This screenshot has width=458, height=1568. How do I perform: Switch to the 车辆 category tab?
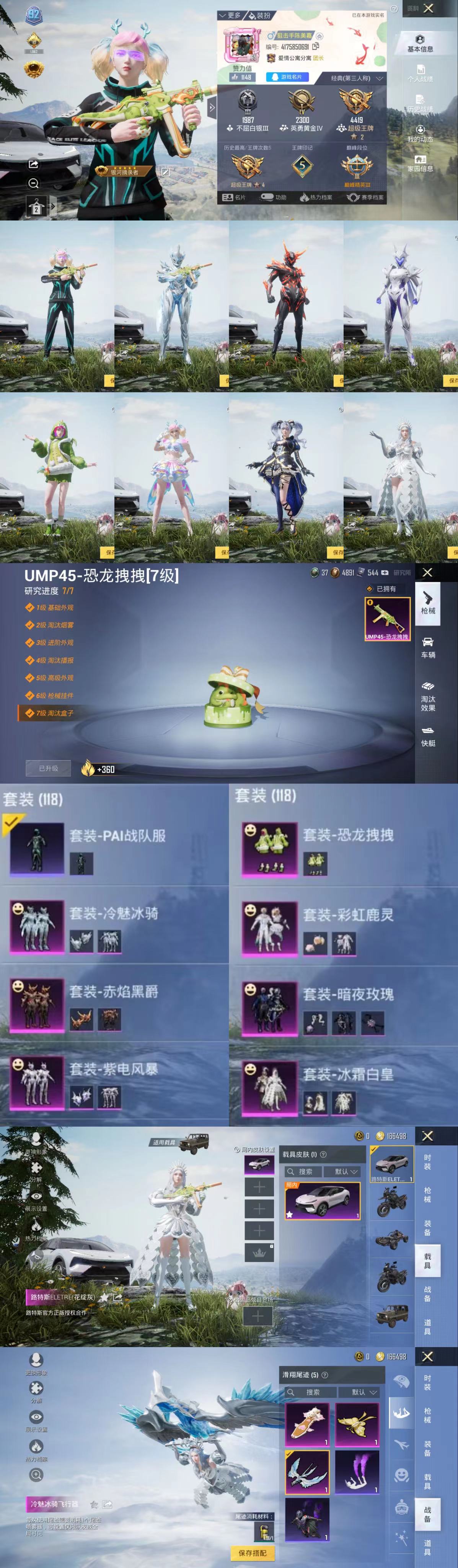click(428, 648)
